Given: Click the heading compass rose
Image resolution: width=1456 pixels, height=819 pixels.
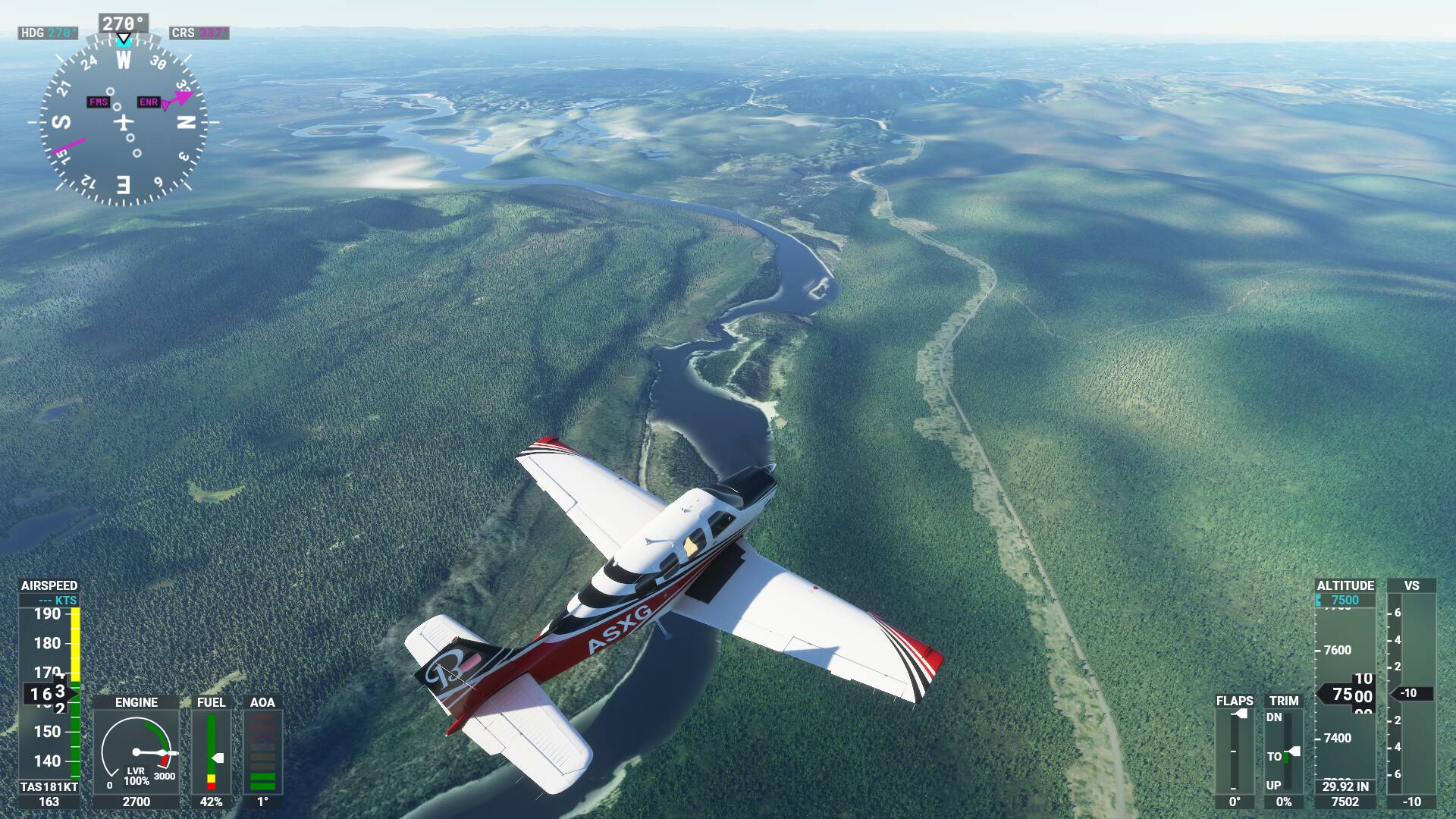Looking at the screenshot, I should coord(123,121).
